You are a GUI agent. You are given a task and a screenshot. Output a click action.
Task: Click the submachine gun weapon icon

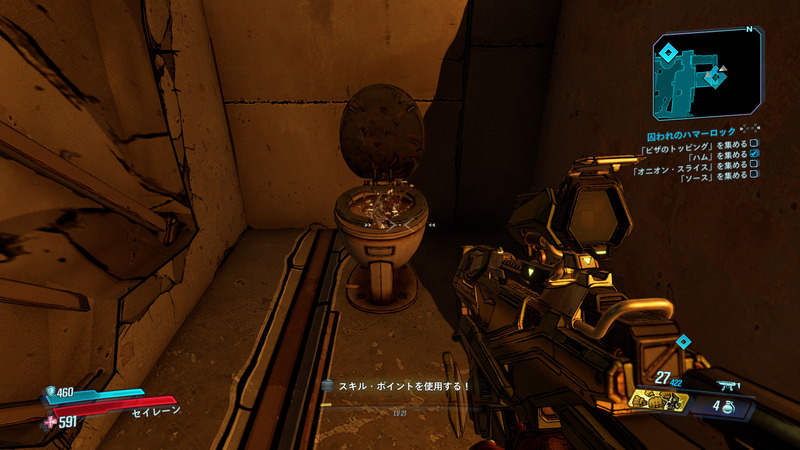pos(728,384)
